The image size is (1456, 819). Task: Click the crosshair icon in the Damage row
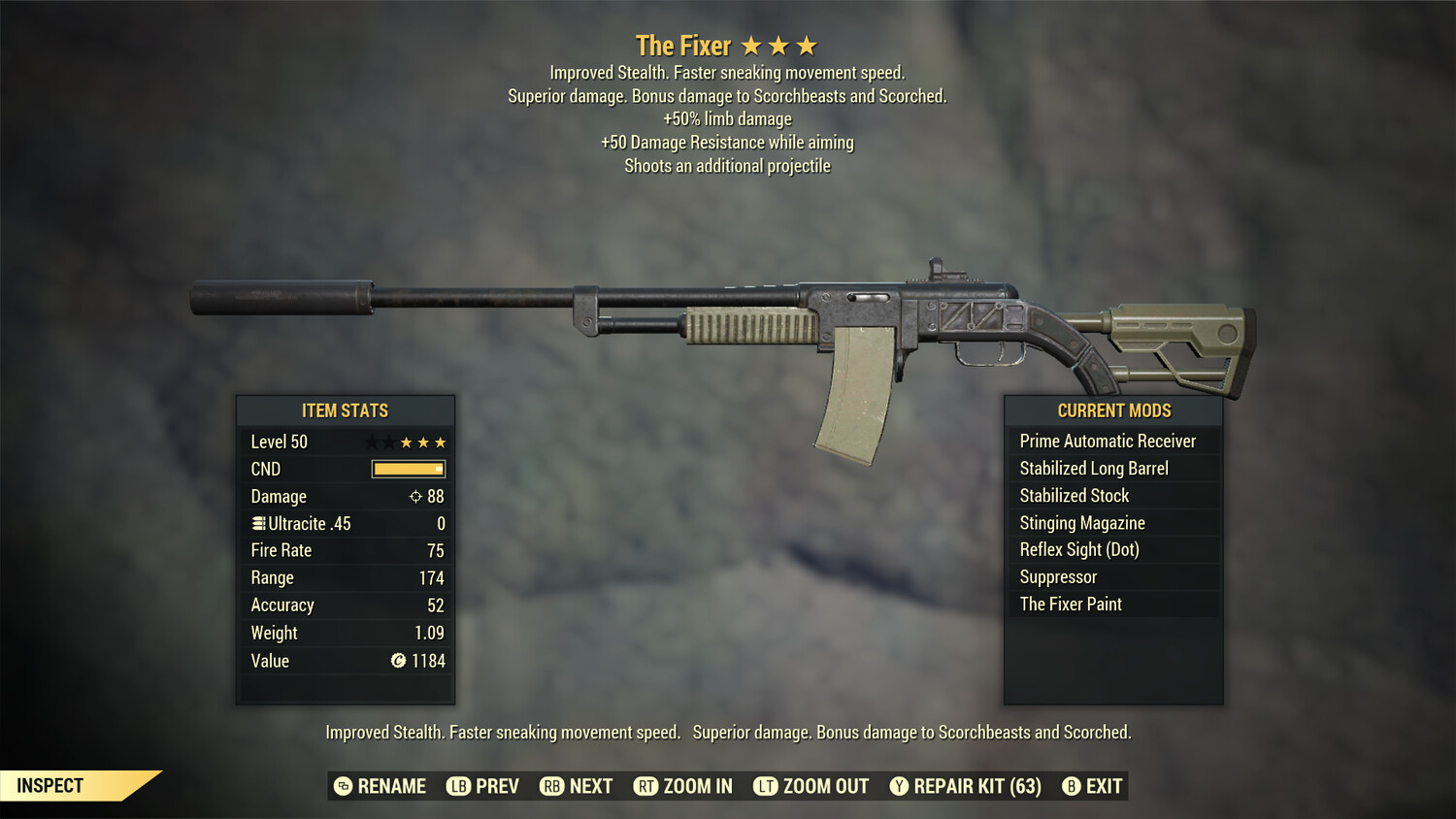tap(414, 496)
